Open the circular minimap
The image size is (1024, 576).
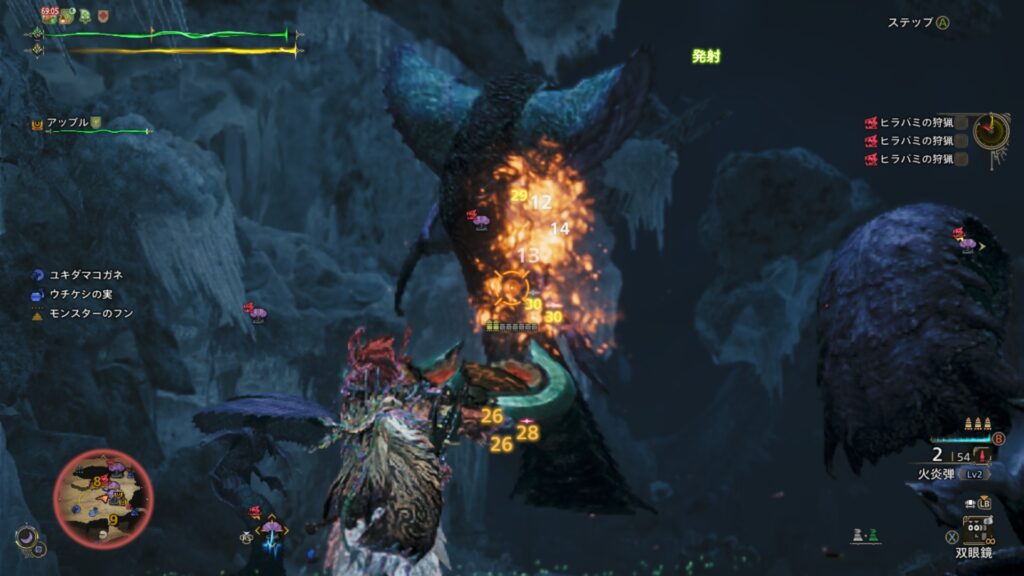click(x=103, y=497)
